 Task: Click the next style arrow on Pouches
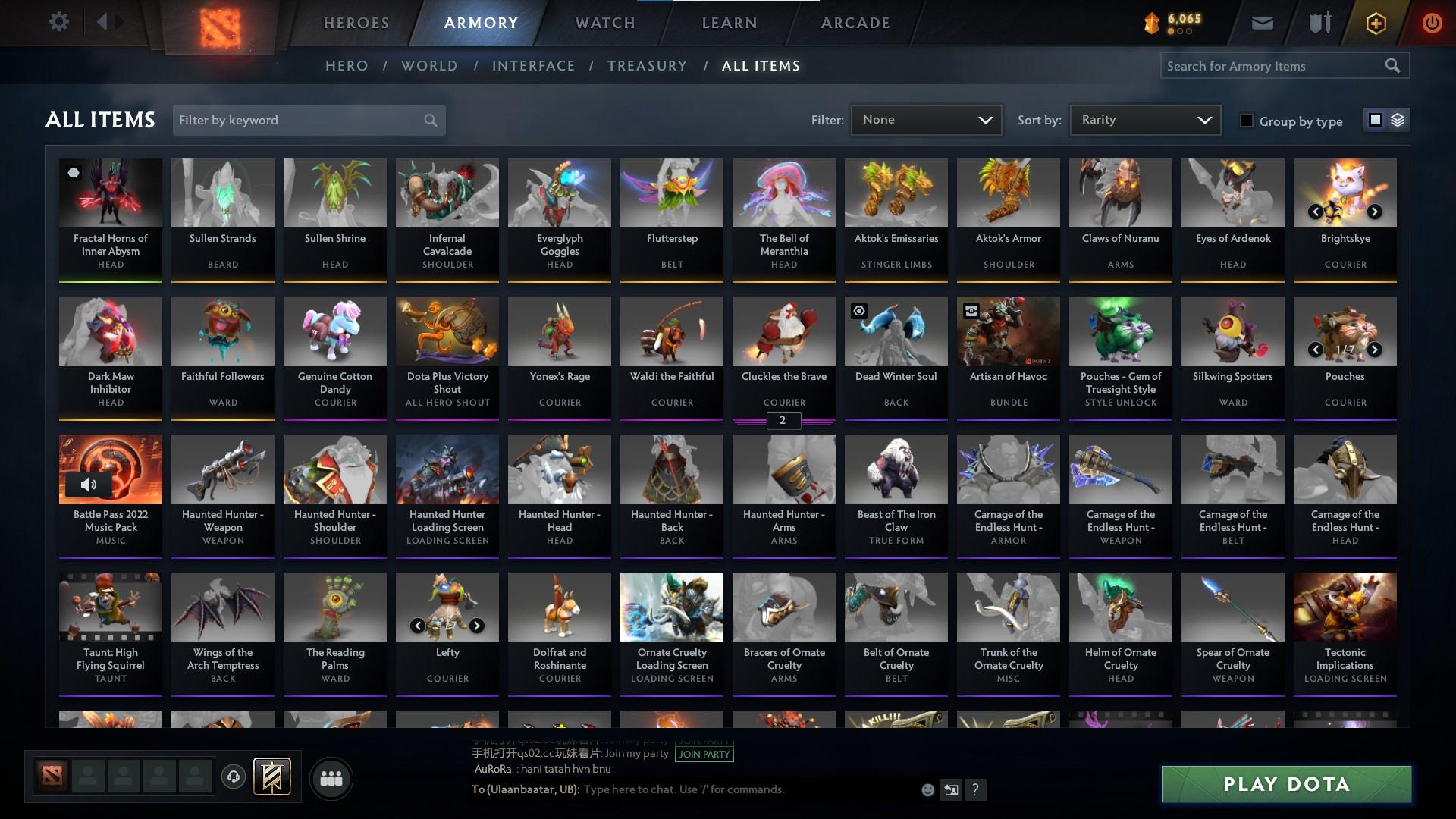point(1374,350)
